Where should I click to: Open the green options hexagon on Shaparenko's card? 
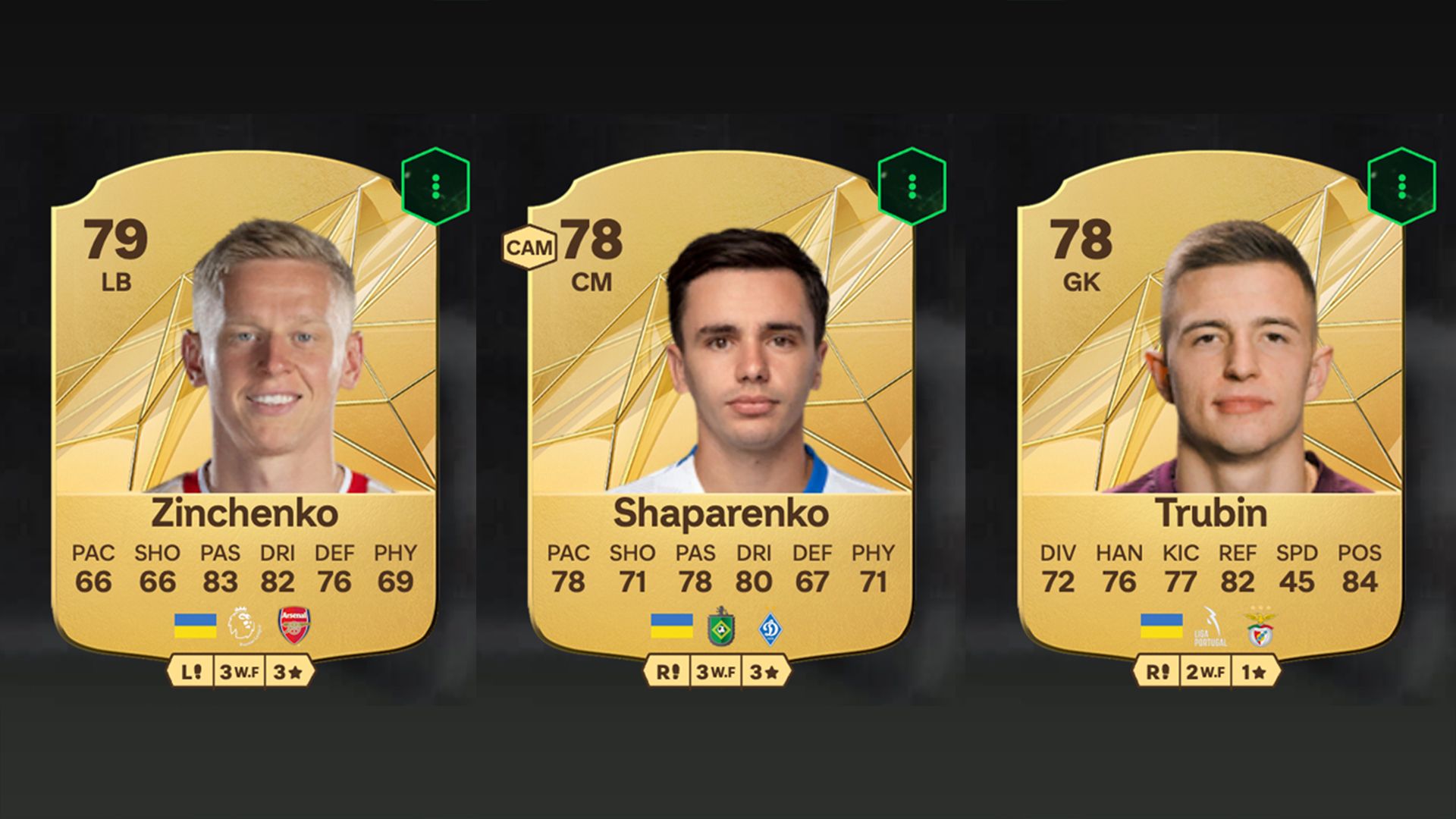912,186
